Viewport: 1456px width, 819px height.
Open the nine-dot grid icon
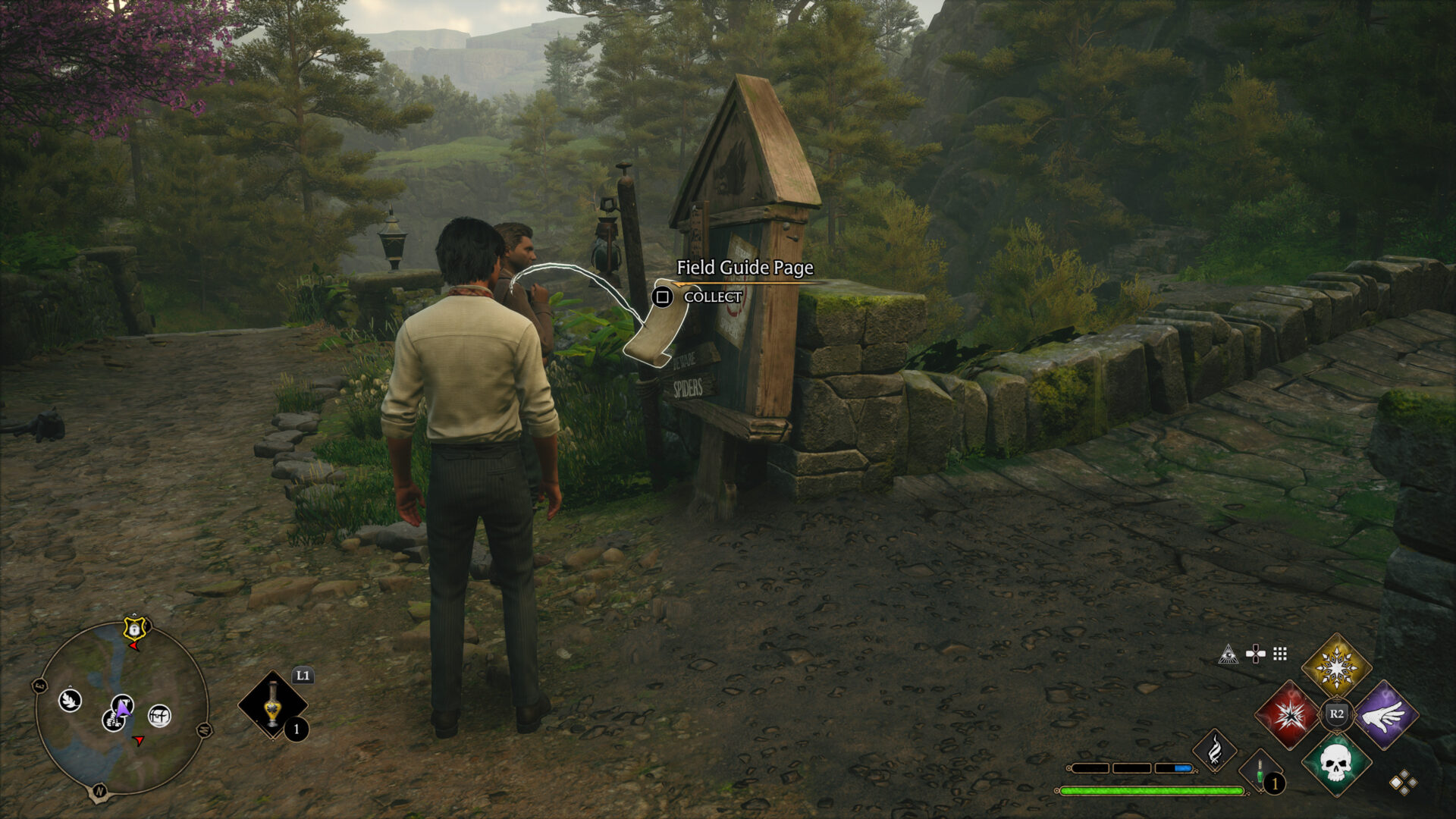1280,654
